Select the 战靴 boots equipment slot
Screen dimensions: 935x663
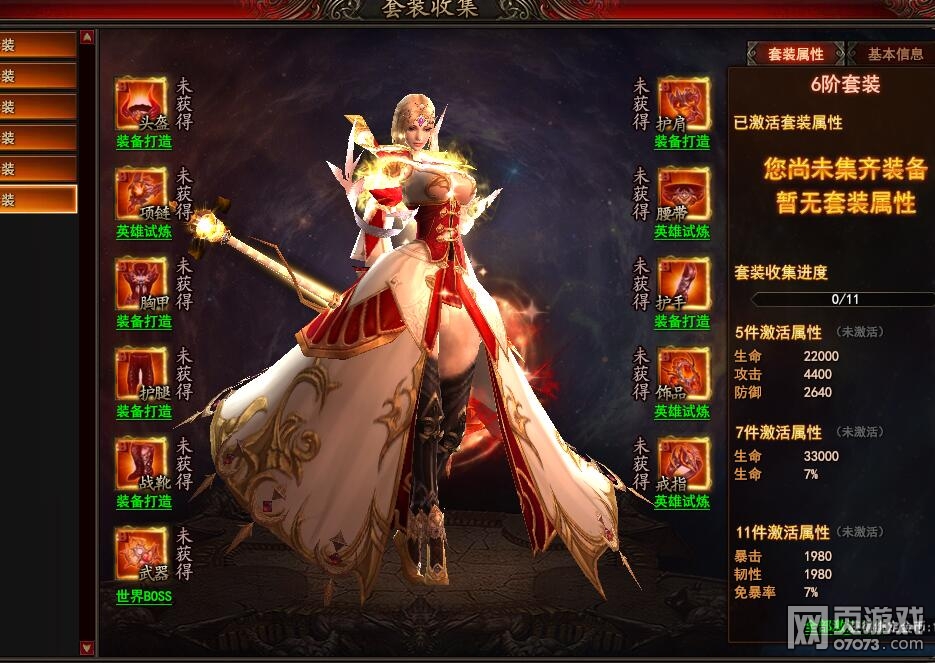point(141,463)
